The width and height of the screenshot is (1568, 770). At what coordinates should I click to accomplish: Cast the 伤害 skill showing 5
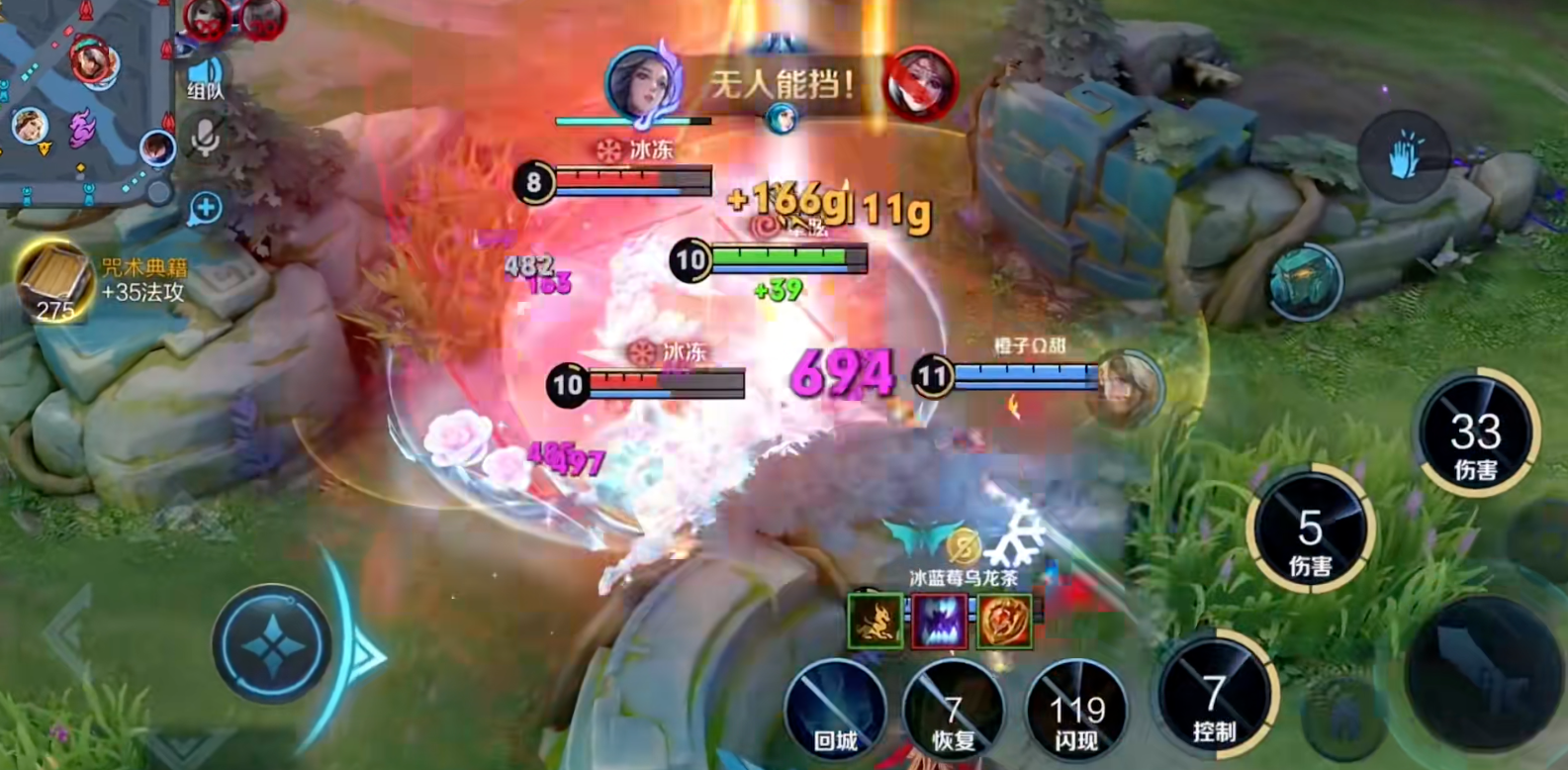[1310, 534]
